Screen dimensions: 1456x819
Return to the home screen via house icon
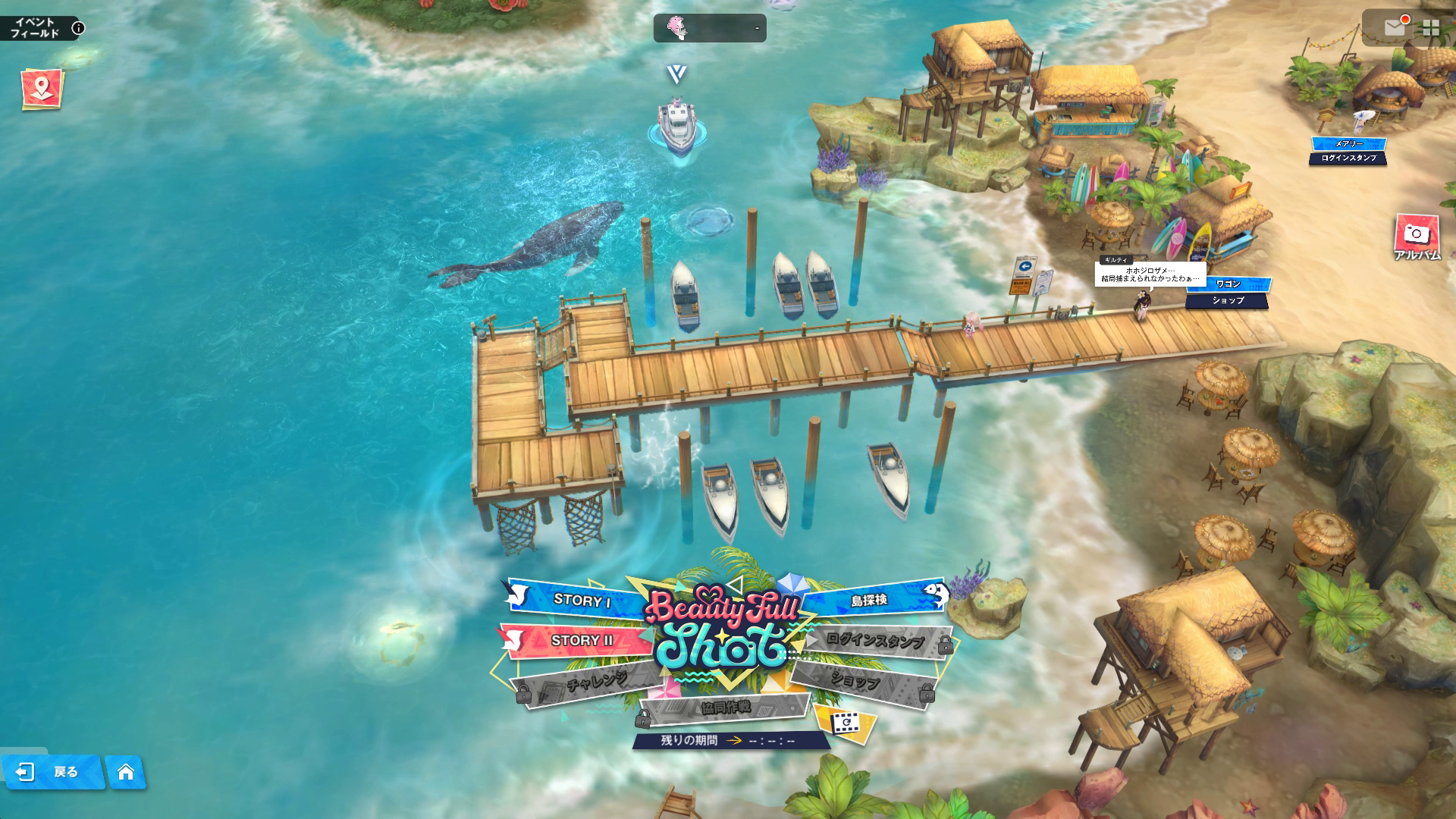click(126, 772)
